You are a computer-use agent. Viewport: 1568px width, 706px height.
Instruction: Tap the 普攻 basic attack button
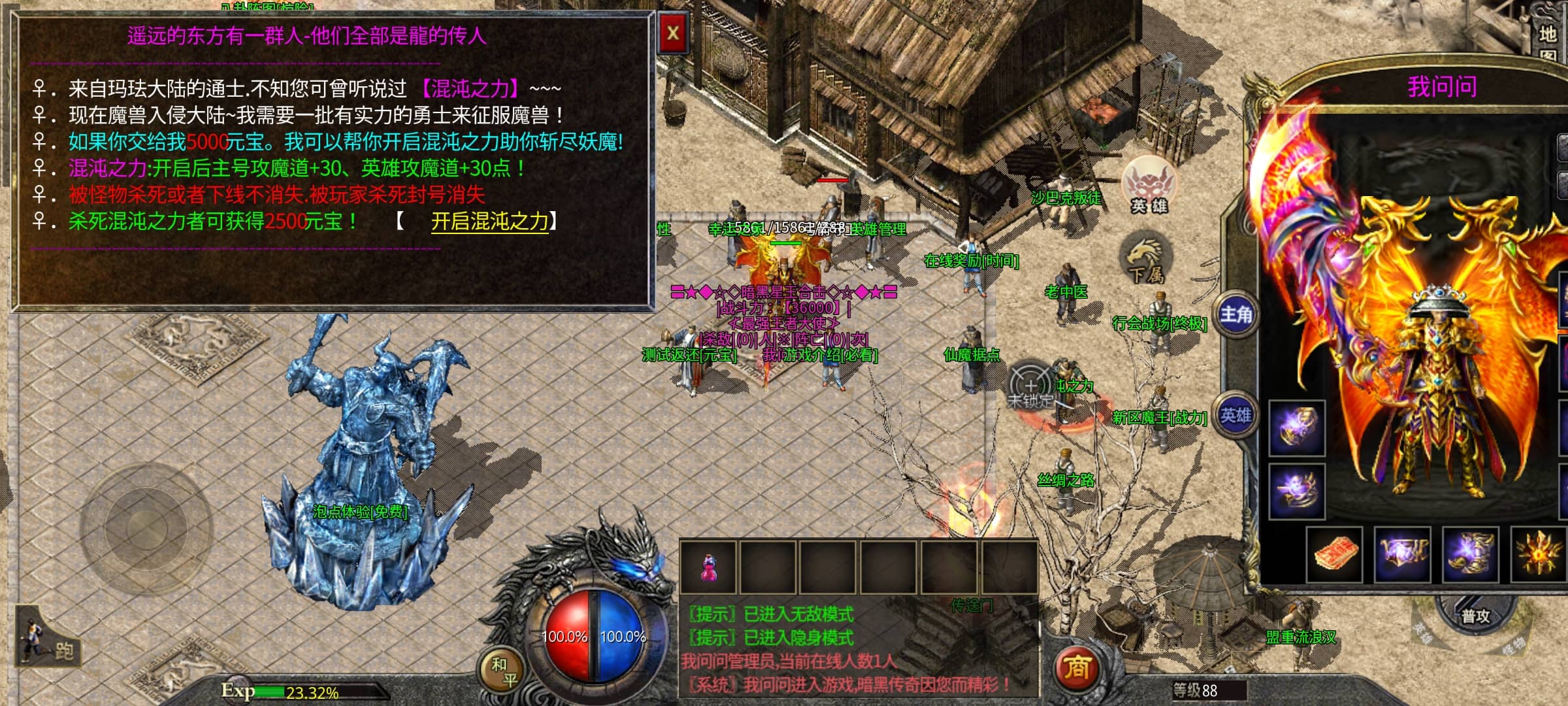1475,615
